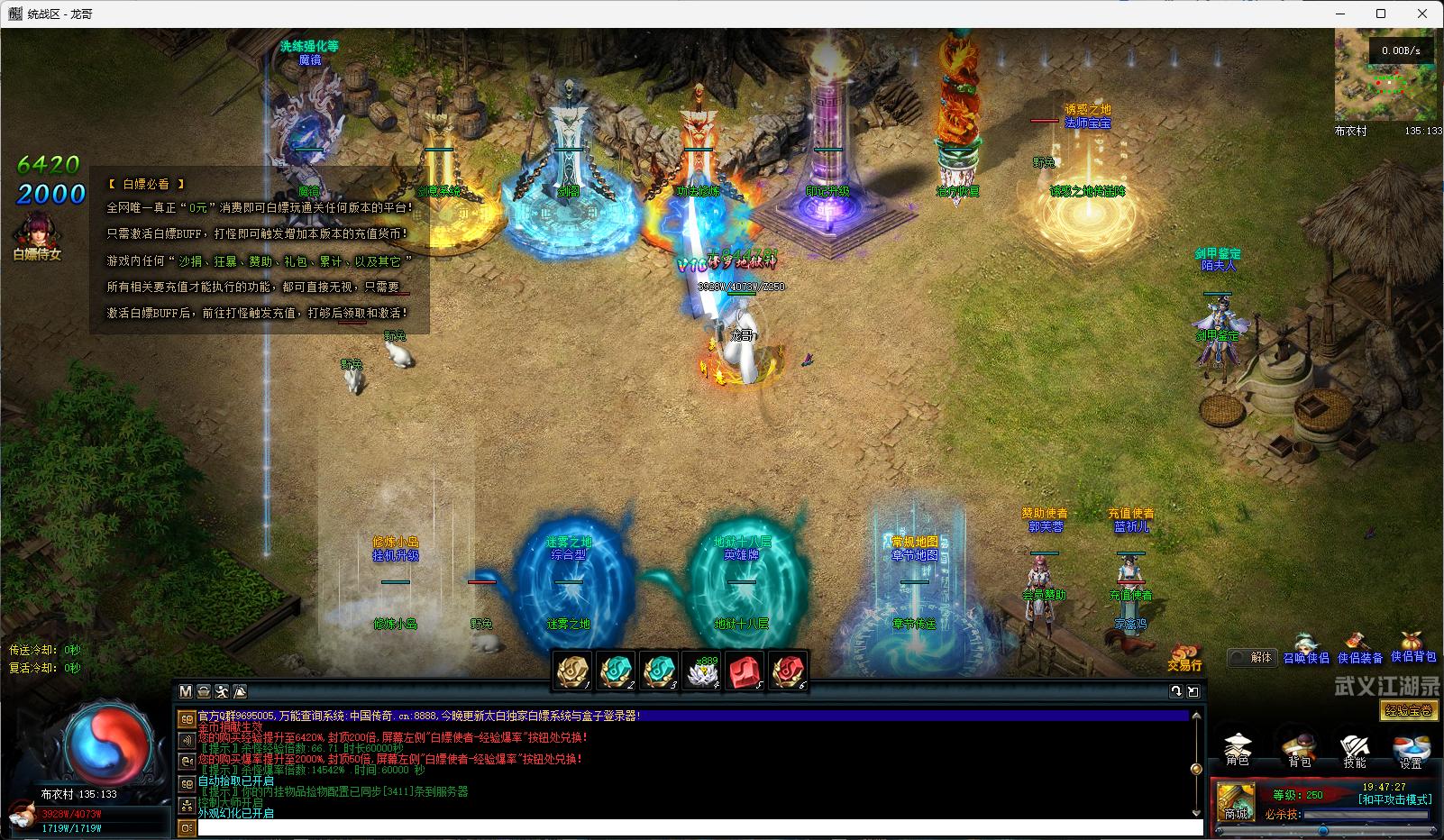Click the M button above the chat

(186, 691)
